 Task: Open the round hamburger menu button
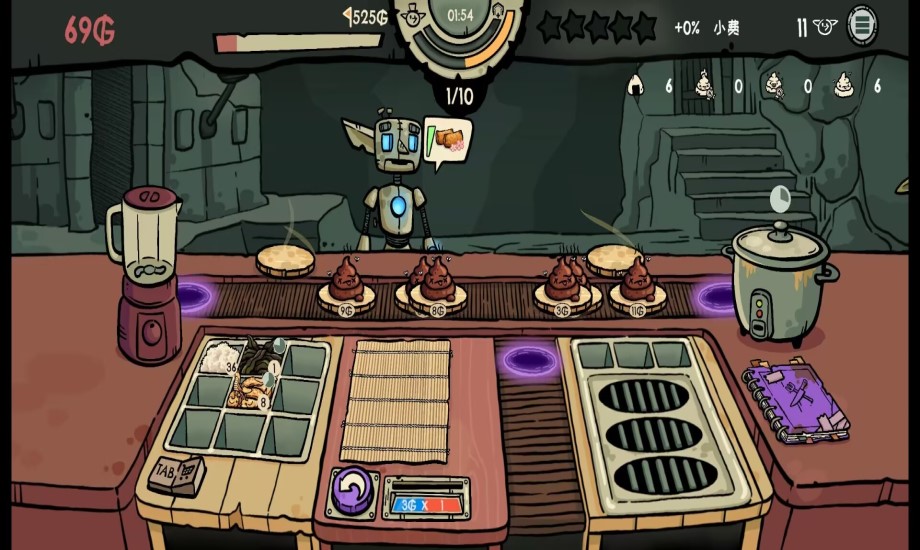(x=862, y=25)
